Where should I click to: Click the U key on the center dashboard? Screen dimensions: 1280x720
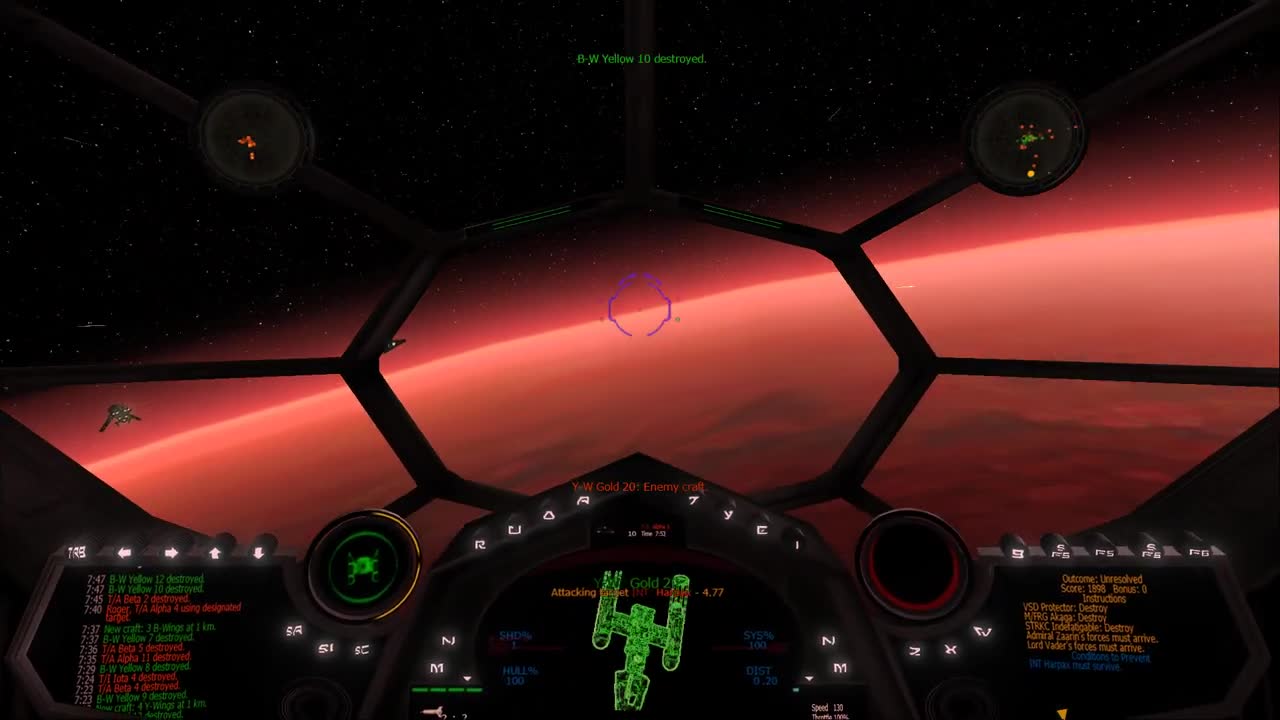[515, 529]
